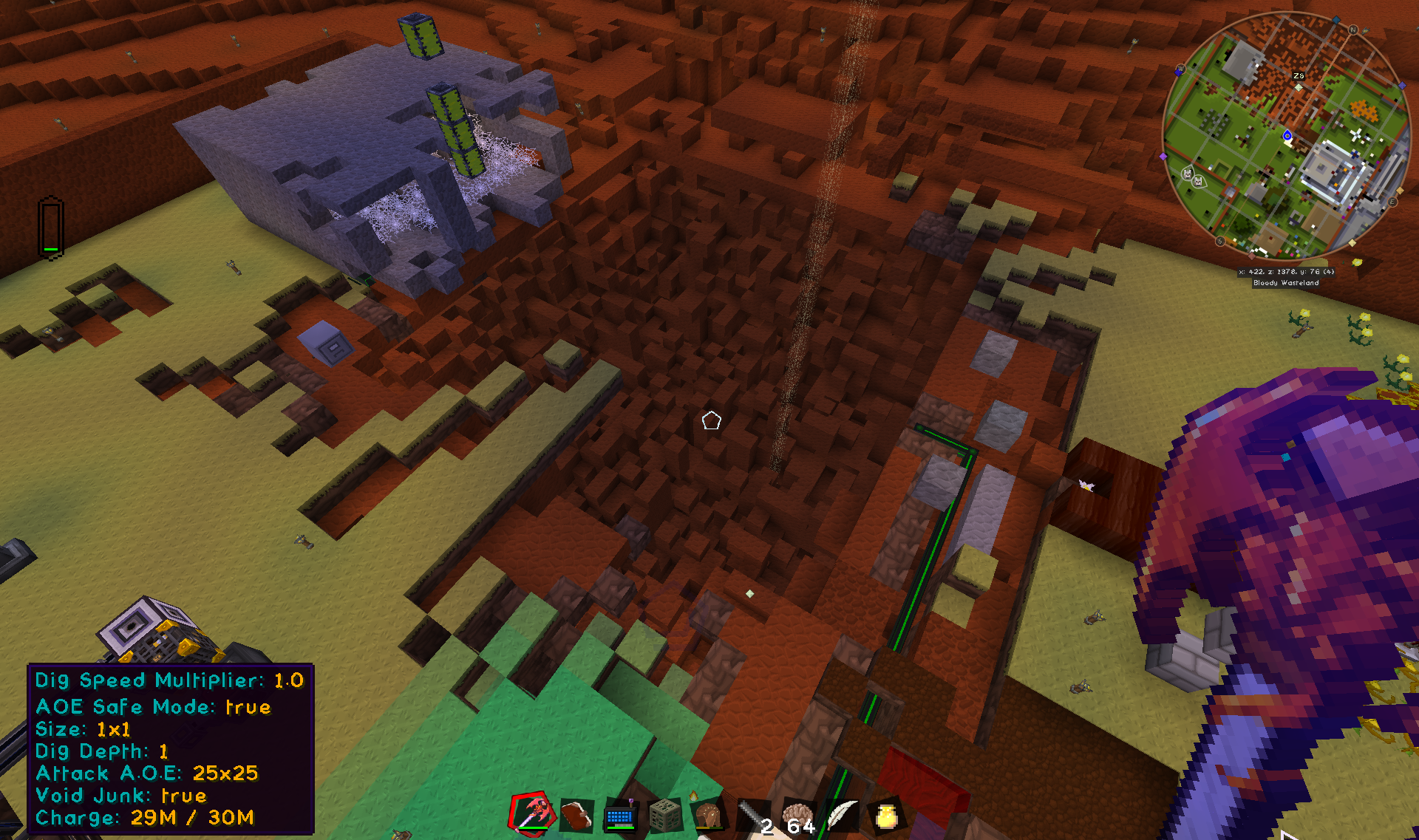Select the brown leather book slot

576,816
